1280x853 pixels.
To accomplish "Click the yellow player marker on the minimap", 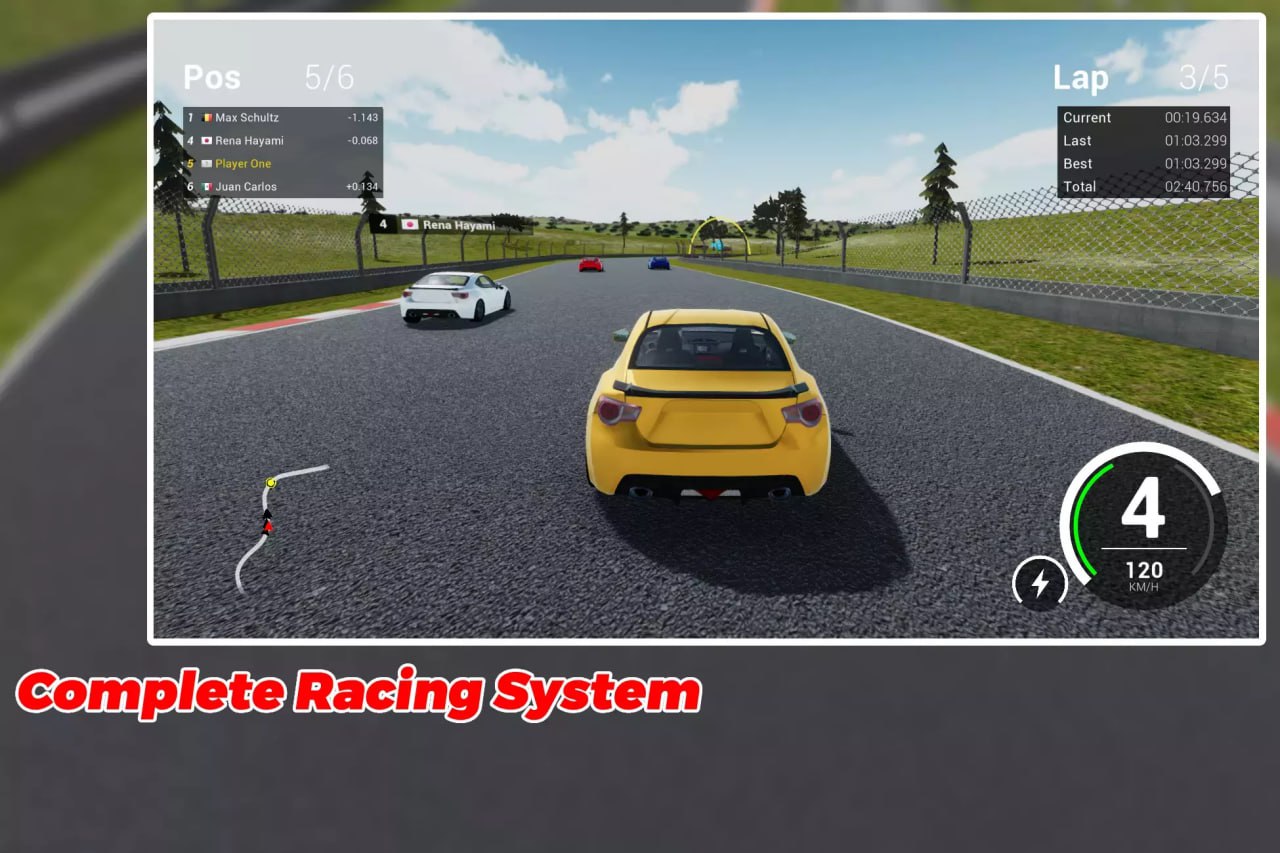I will tap(271, 482).
